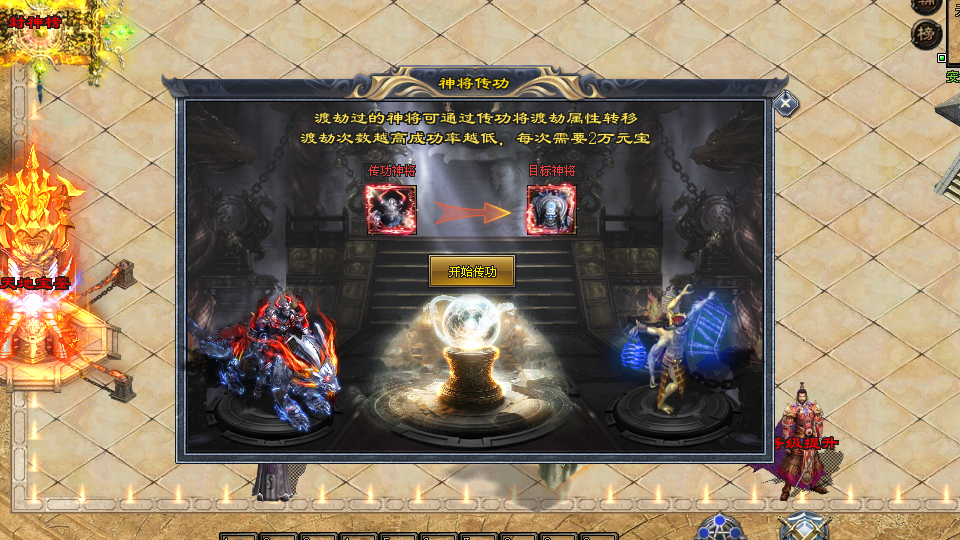Image resolution: width=960 pixels, height=540 pixels.
Task: Activate the blue orb emblem icon
Action: (x=718, y=527)
